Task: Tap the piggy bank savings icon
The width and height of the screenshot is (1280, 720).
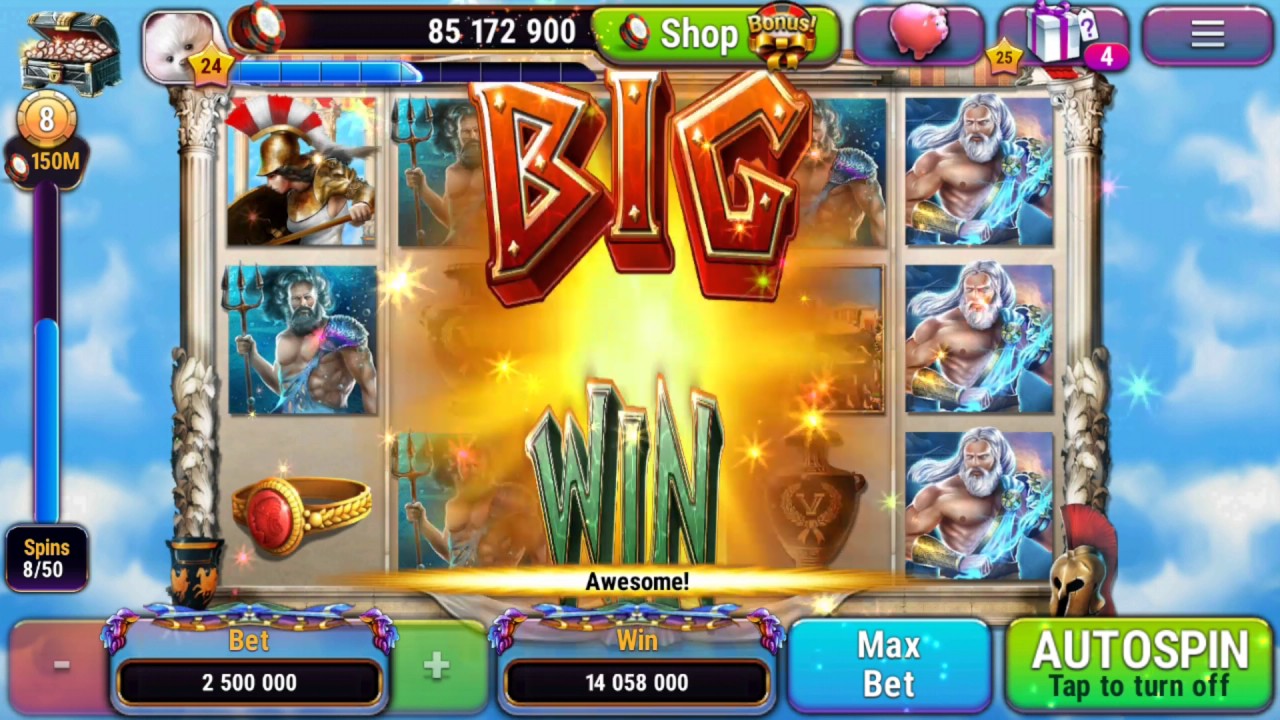Action: 917,35
